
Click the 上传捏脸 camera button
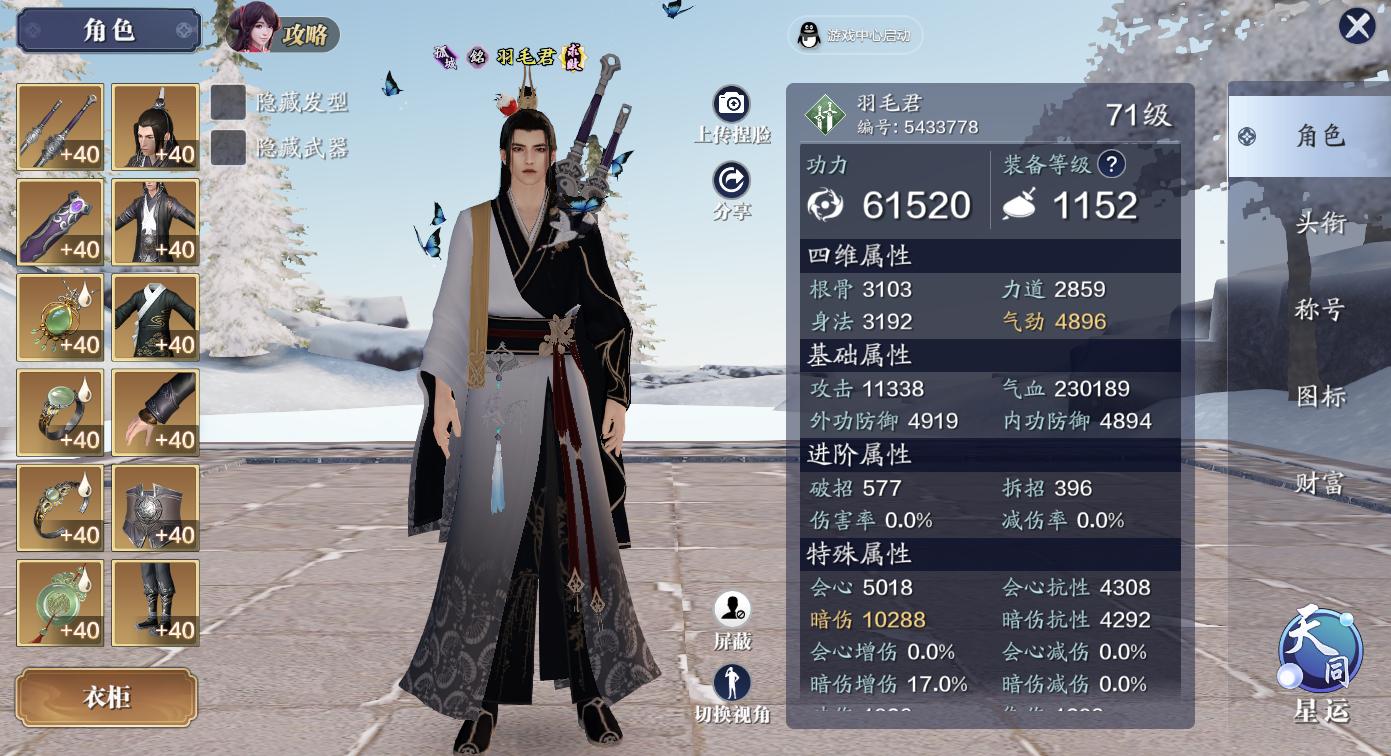tap(732, 106)
